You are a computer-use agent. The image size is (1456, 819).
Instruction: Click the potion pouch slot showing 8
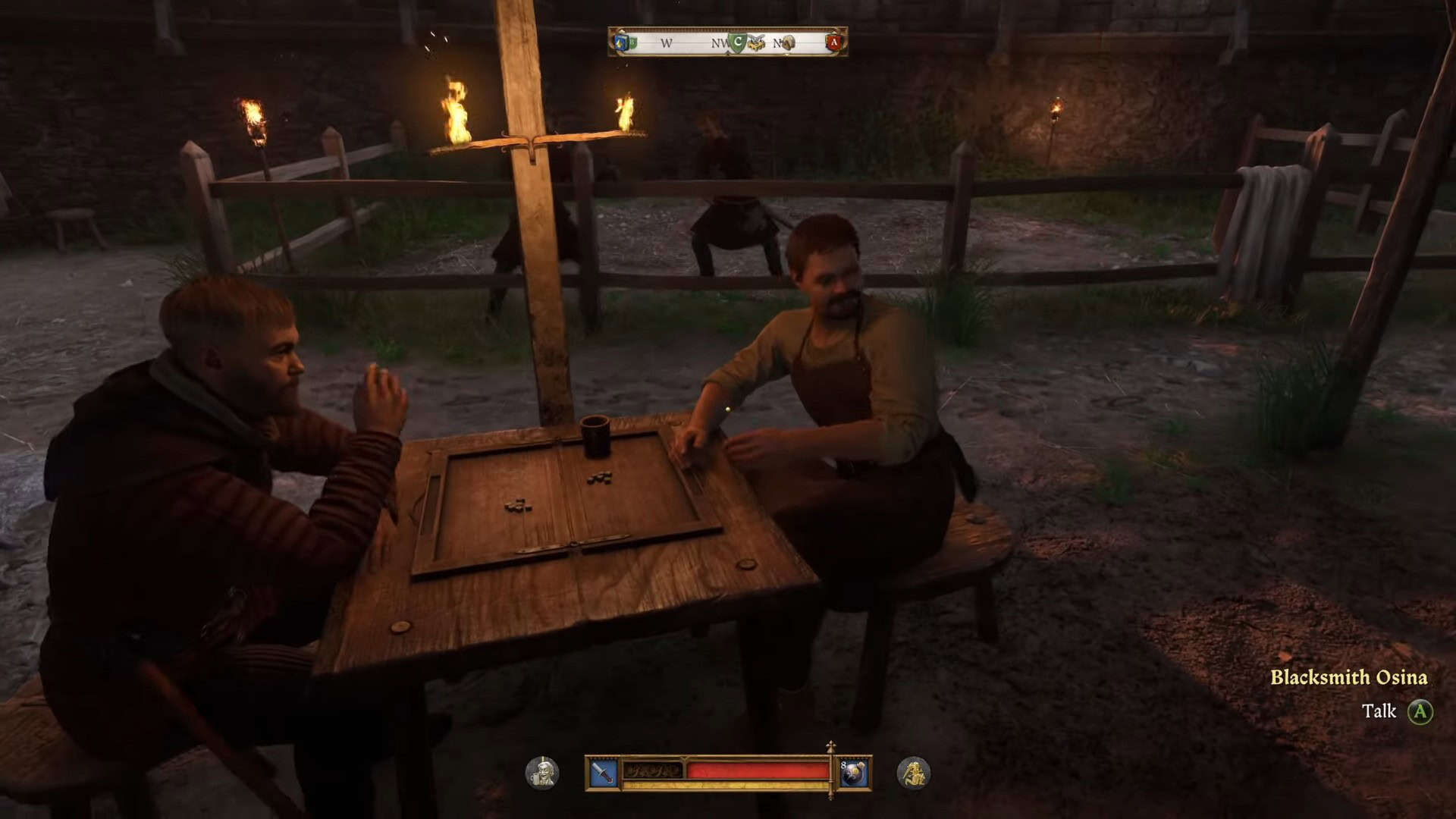pyautogui.click(x=854, y=773)
